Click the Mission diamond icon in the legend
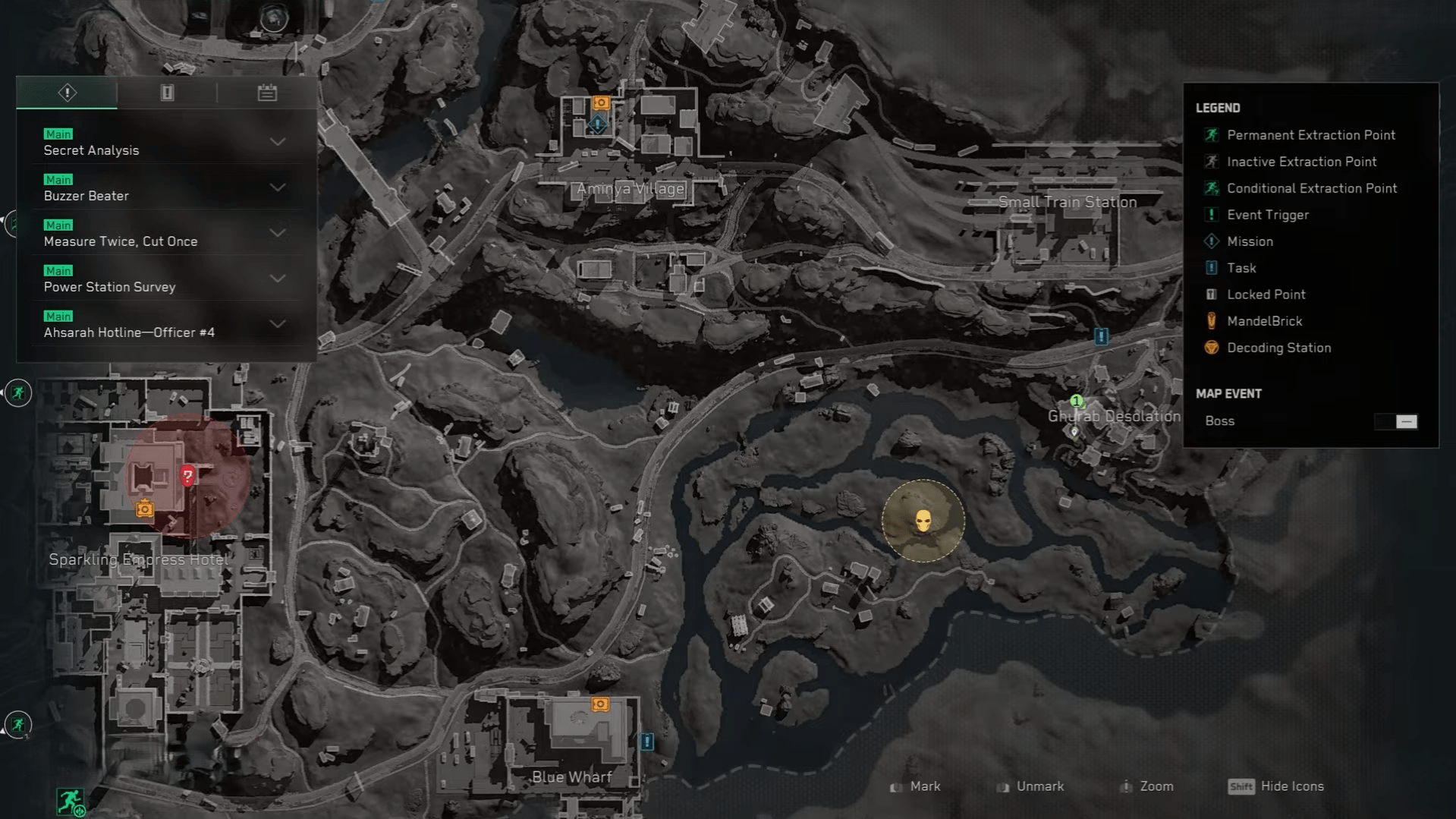The image size is (1456, 819). [x=1212, y=241]
